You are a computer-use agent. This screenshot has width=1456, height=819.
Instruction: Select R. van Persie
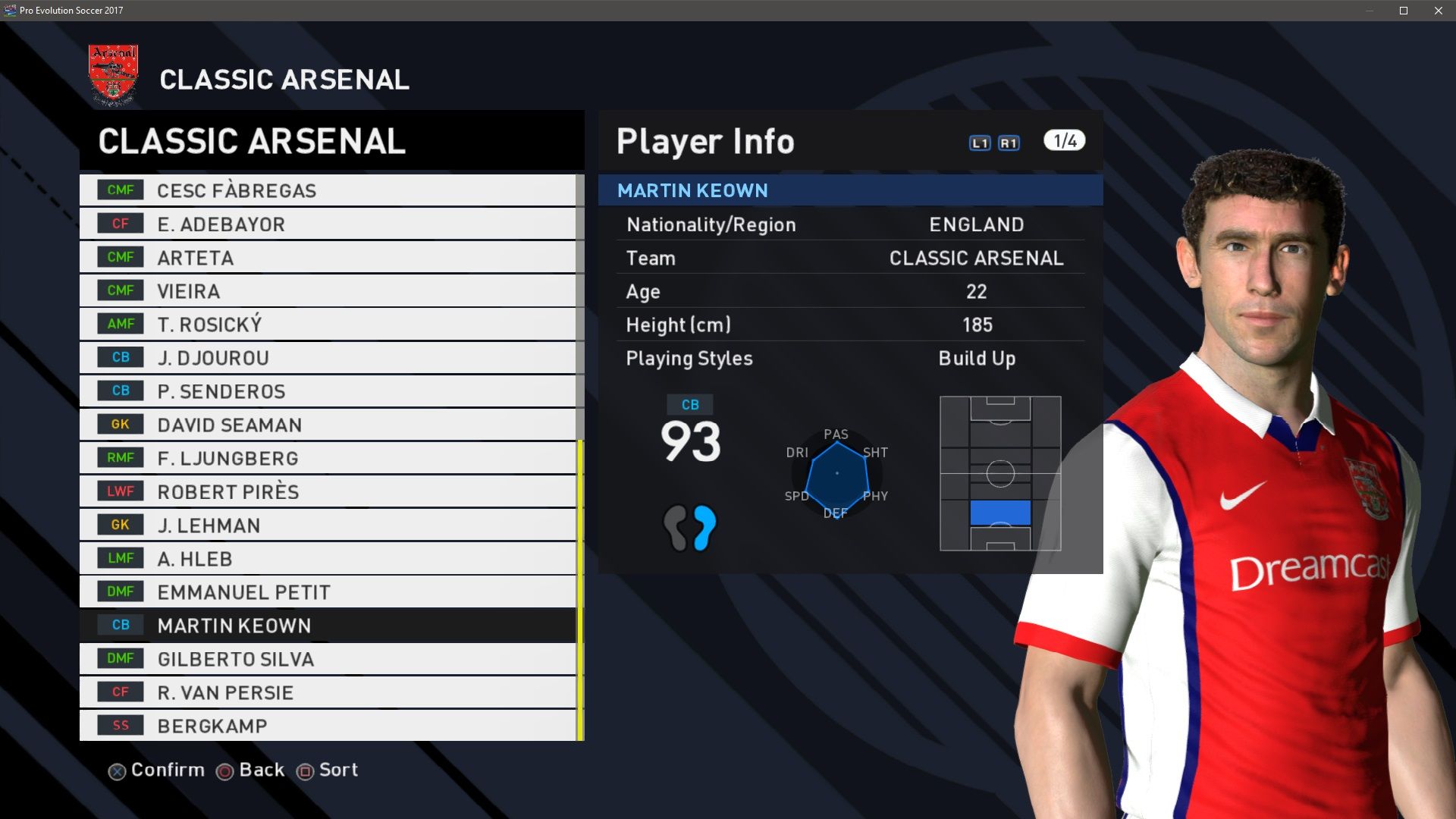328,692
